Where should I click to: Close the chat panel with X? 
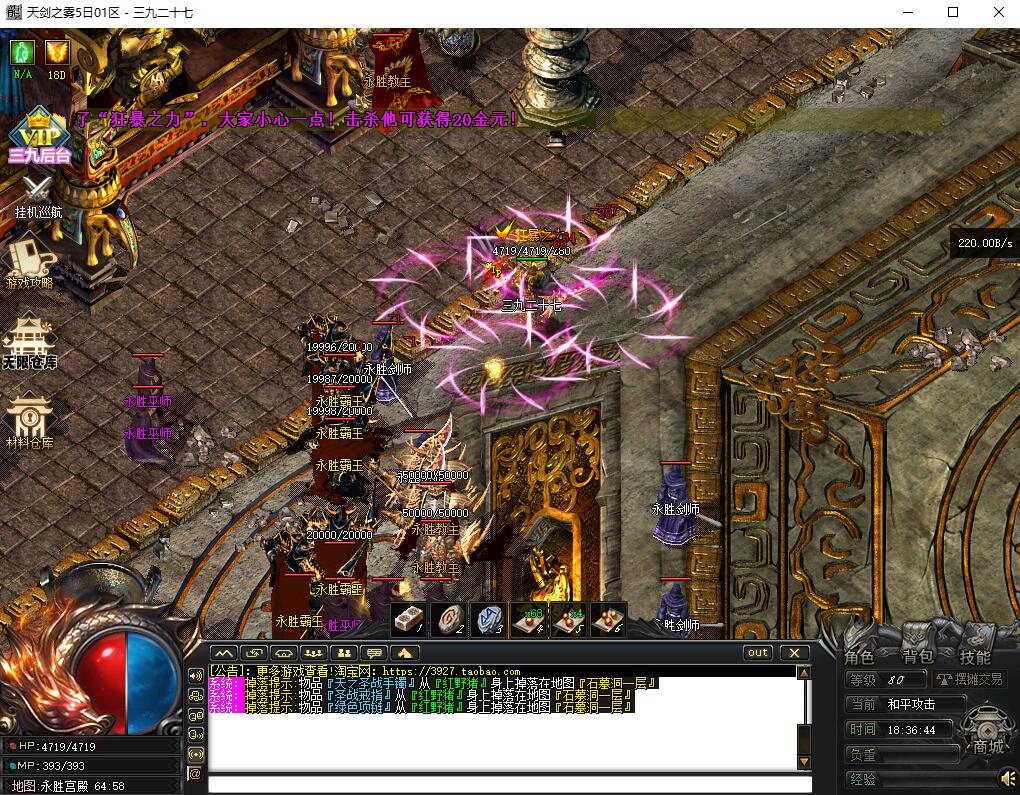coord(794,653)
